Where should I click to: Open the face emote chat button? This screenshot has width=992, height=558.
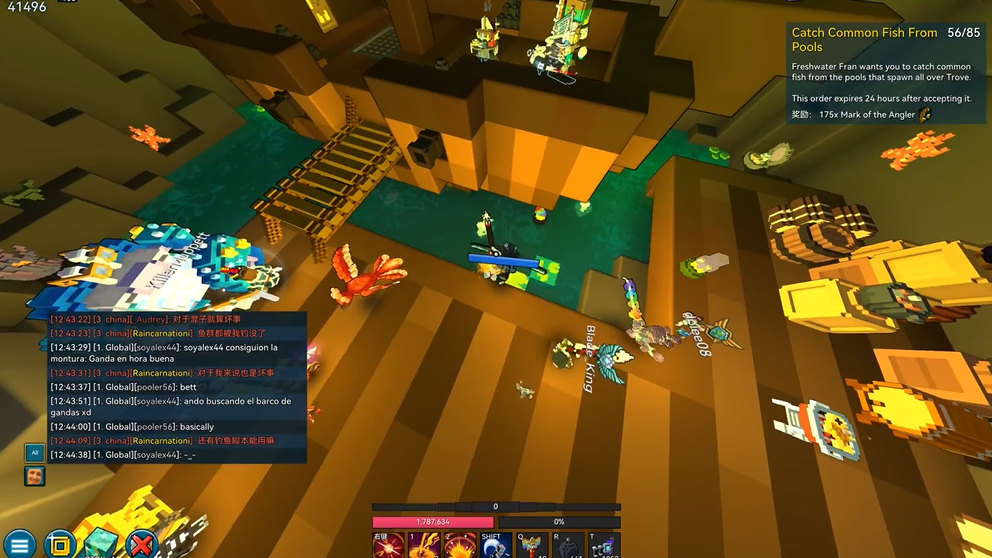[x=34, y=475]
